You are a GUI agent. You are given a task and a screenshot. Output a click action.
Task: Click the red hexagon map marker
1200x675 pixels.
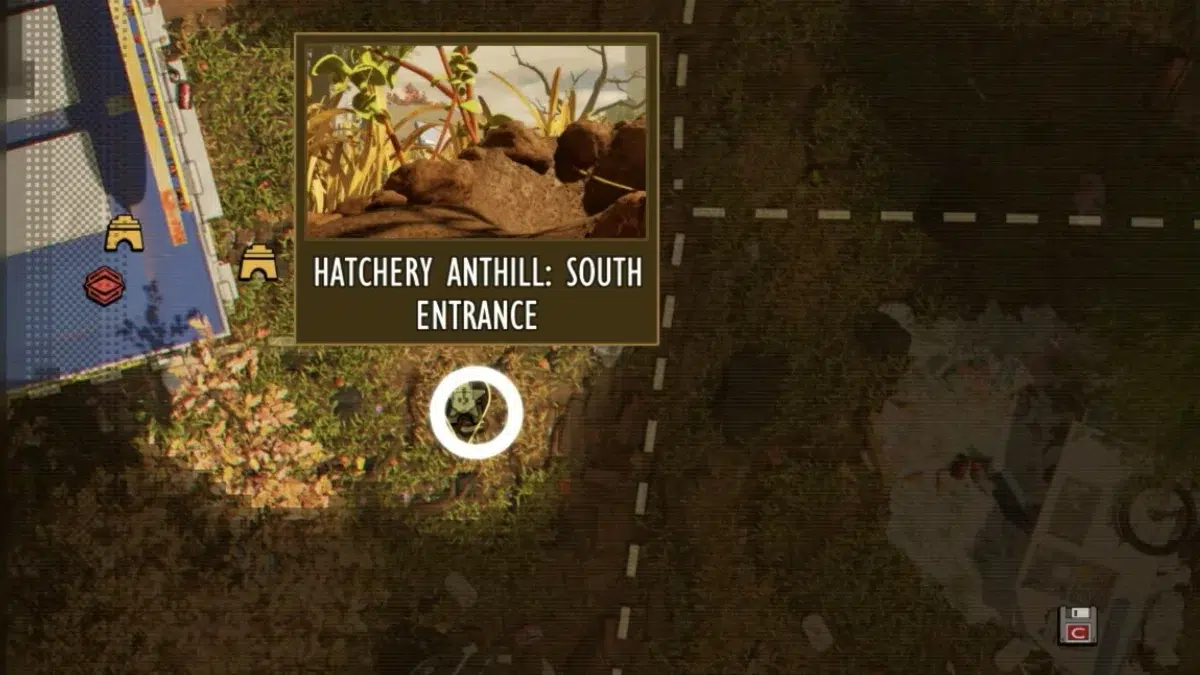(x=104, y=287)
